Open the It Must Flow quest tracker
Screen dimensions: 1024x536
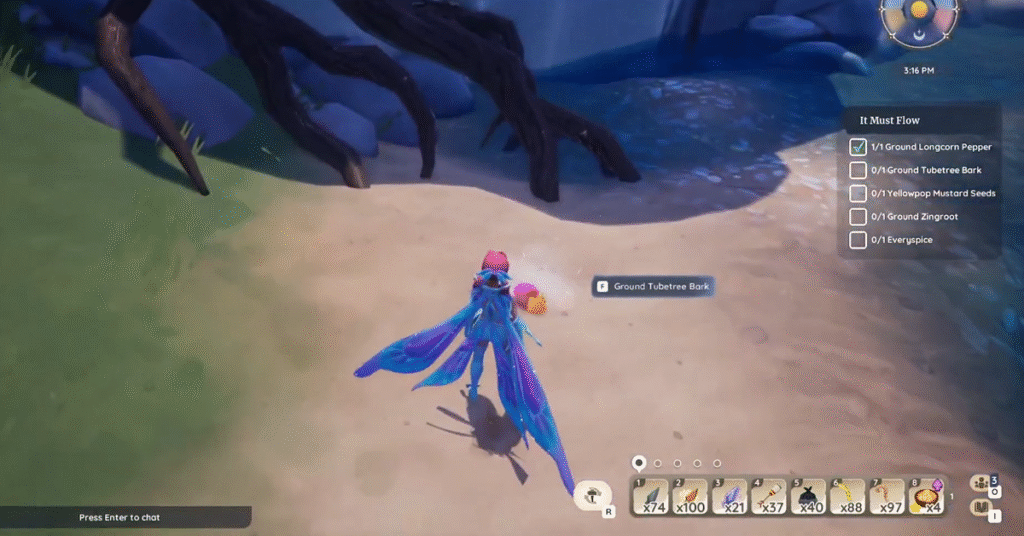pos(890,121)
